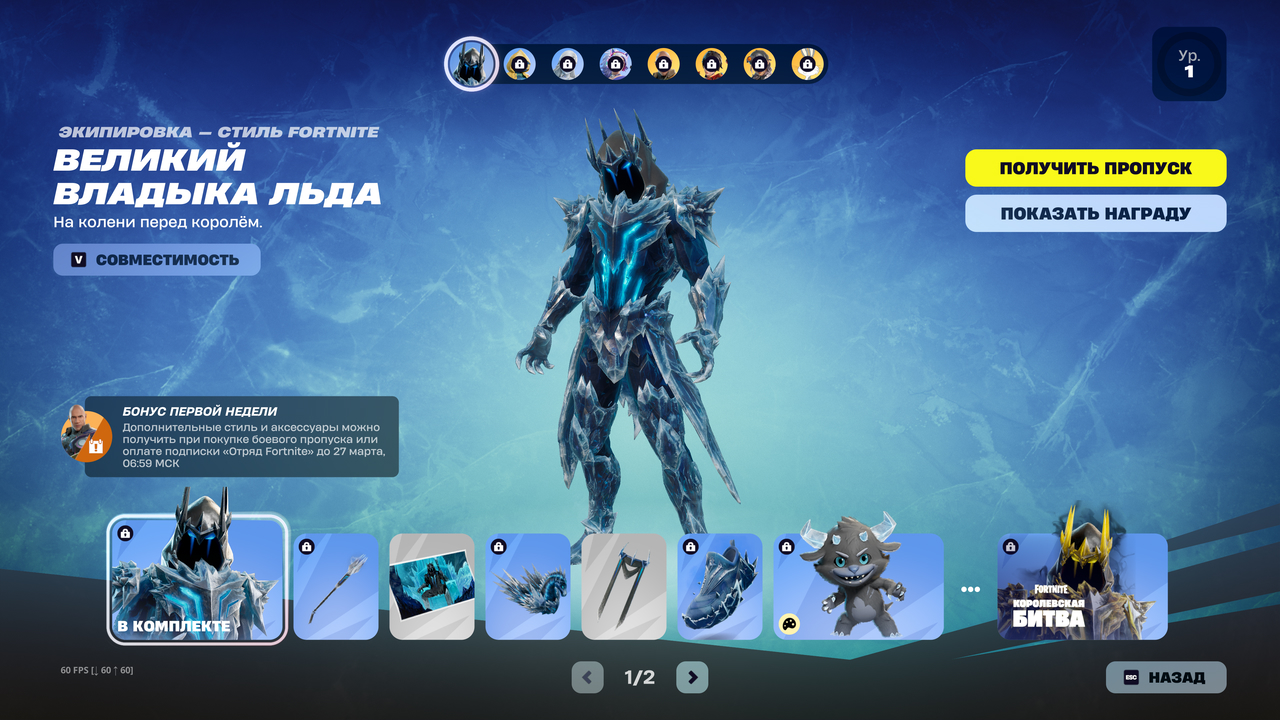Click the level 1 badge

pos(1189,64)
